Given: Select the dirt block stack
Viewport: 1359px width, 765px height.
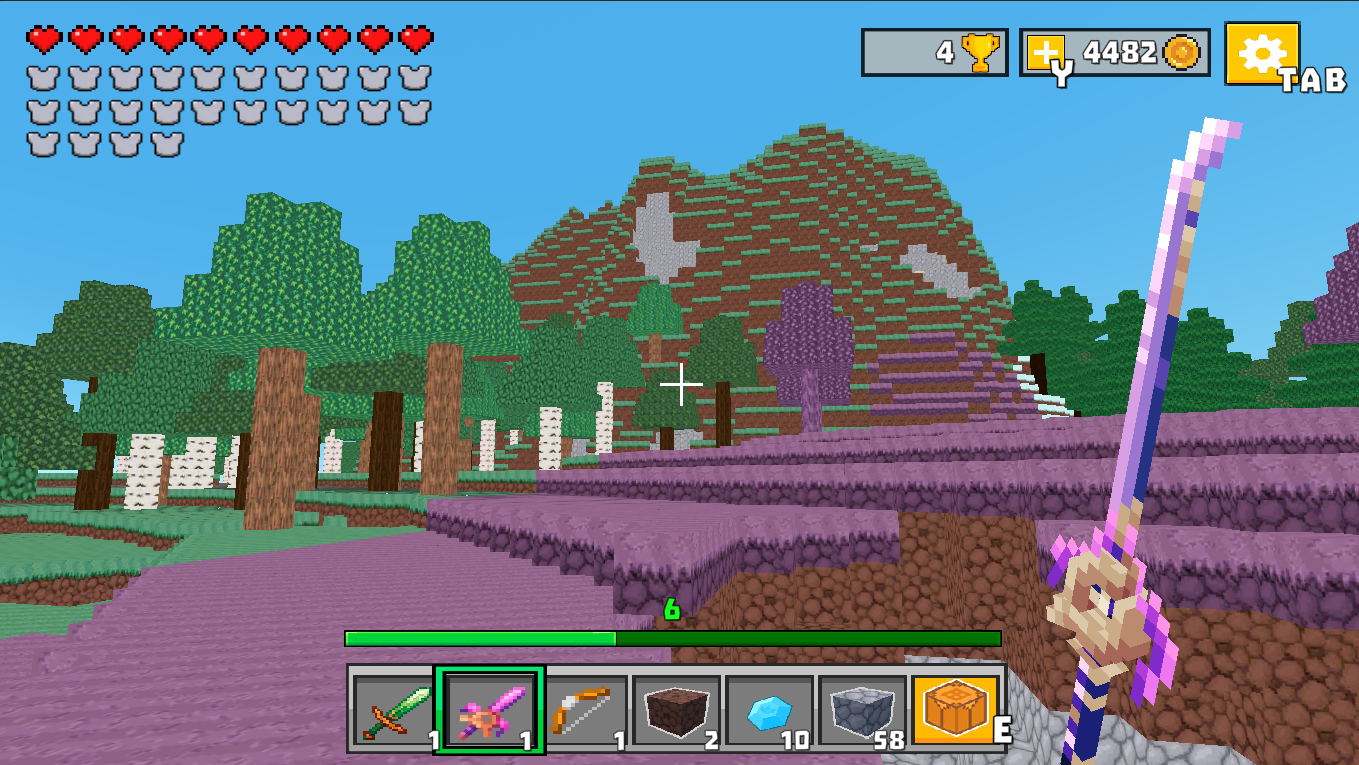Looking at the screenshot, I should tap(676, 710).
